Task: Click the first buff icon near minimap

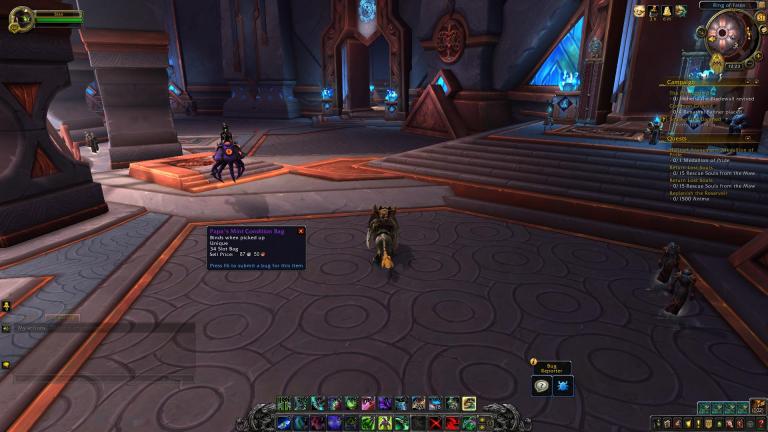Action: (639, 11)
